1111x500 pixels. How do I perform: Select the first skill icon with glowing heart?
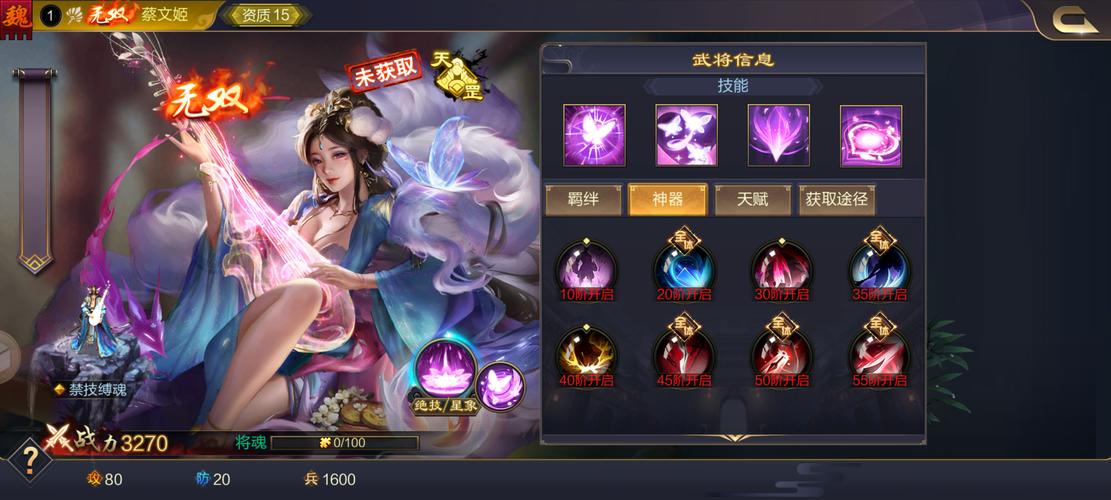coord(594,135)
